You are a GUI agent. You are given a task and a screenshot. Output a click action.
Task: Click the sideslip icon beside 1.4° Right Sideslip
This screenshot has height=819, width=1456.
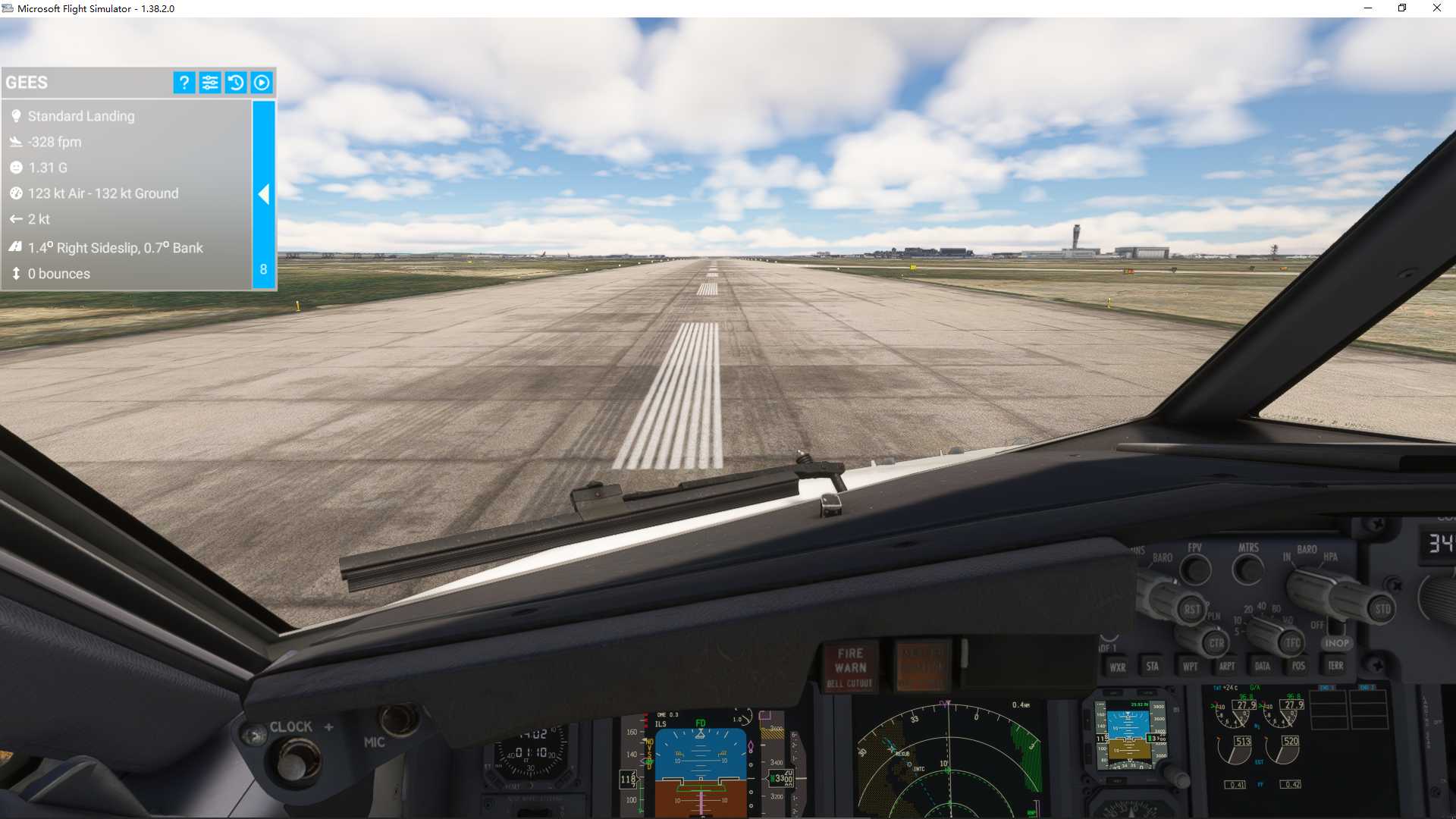point(15,247)
